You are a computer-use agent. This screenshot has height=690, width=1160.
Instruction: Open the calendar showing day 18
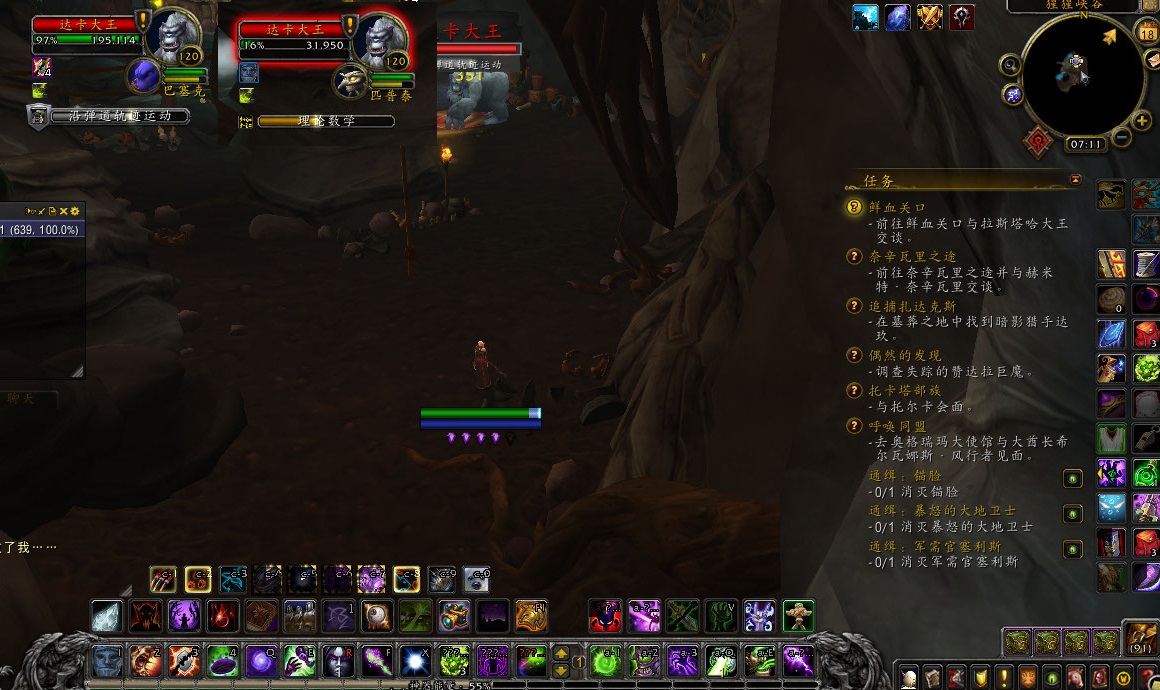(x=1146, y=33)
